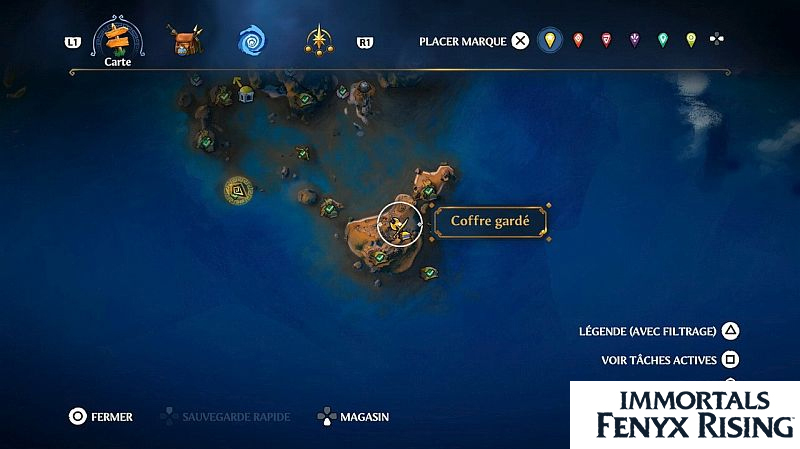
Task: Select the guarded chest marker on the map
Action: [399, 223]
